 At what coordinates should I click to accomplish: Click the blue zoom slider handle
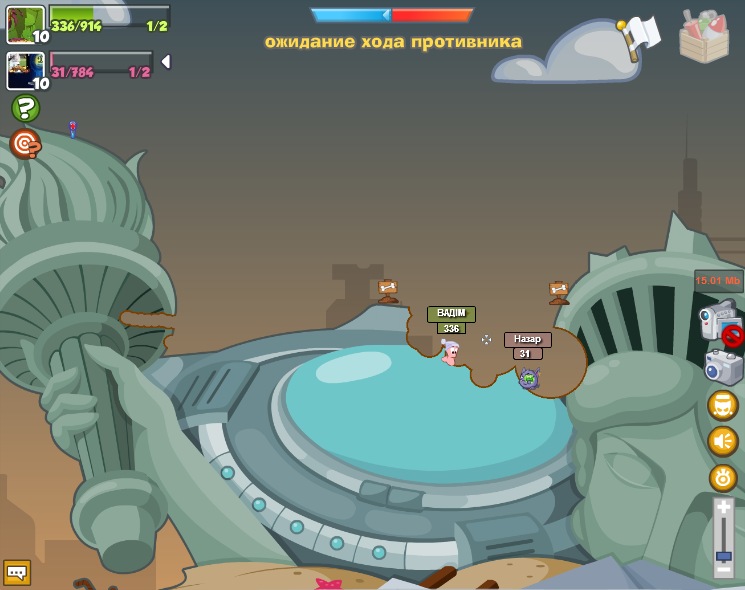pos(723,555)
